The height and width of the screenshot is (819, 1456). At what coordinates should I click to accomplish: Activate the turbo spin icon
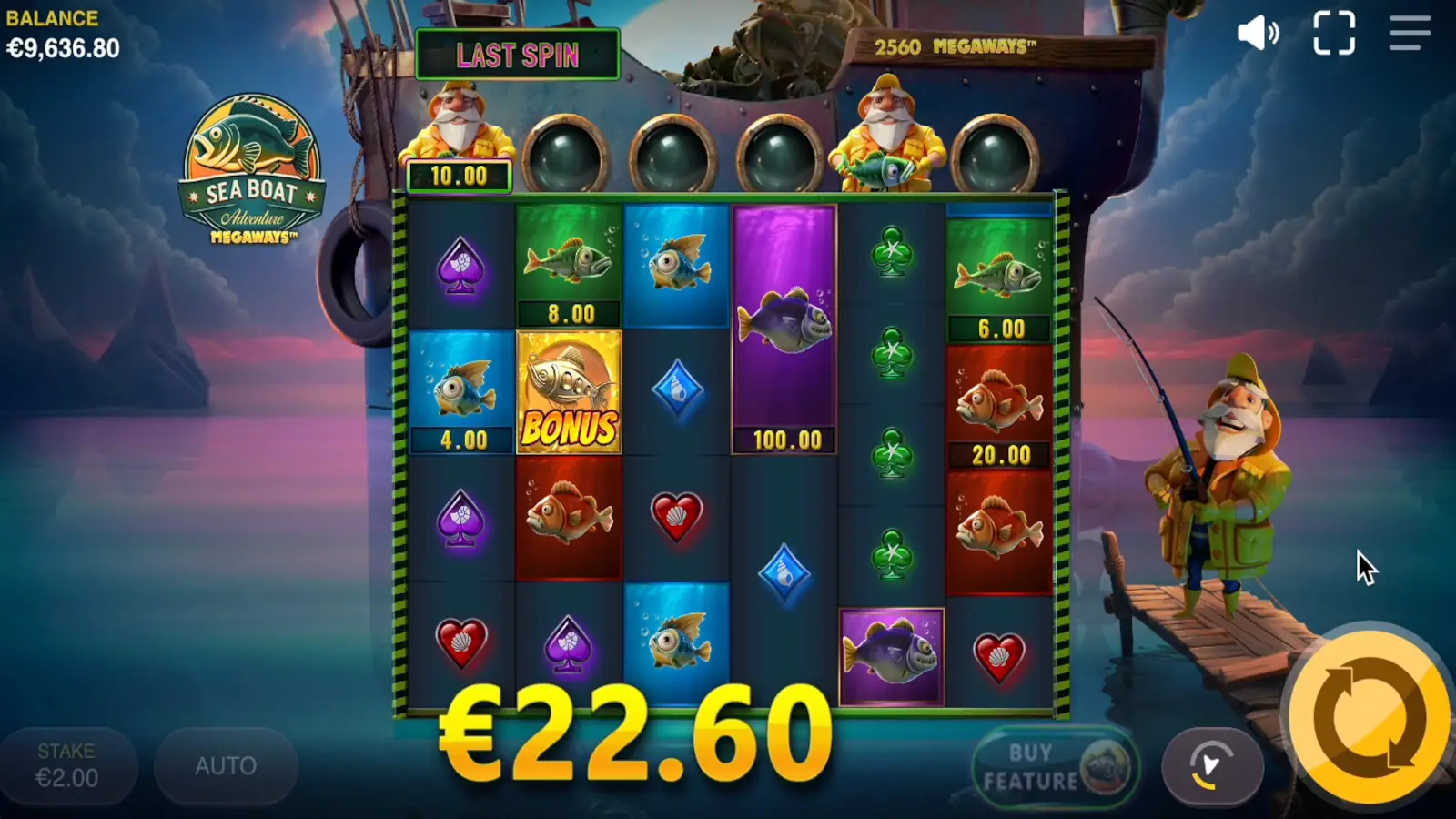1211,766
